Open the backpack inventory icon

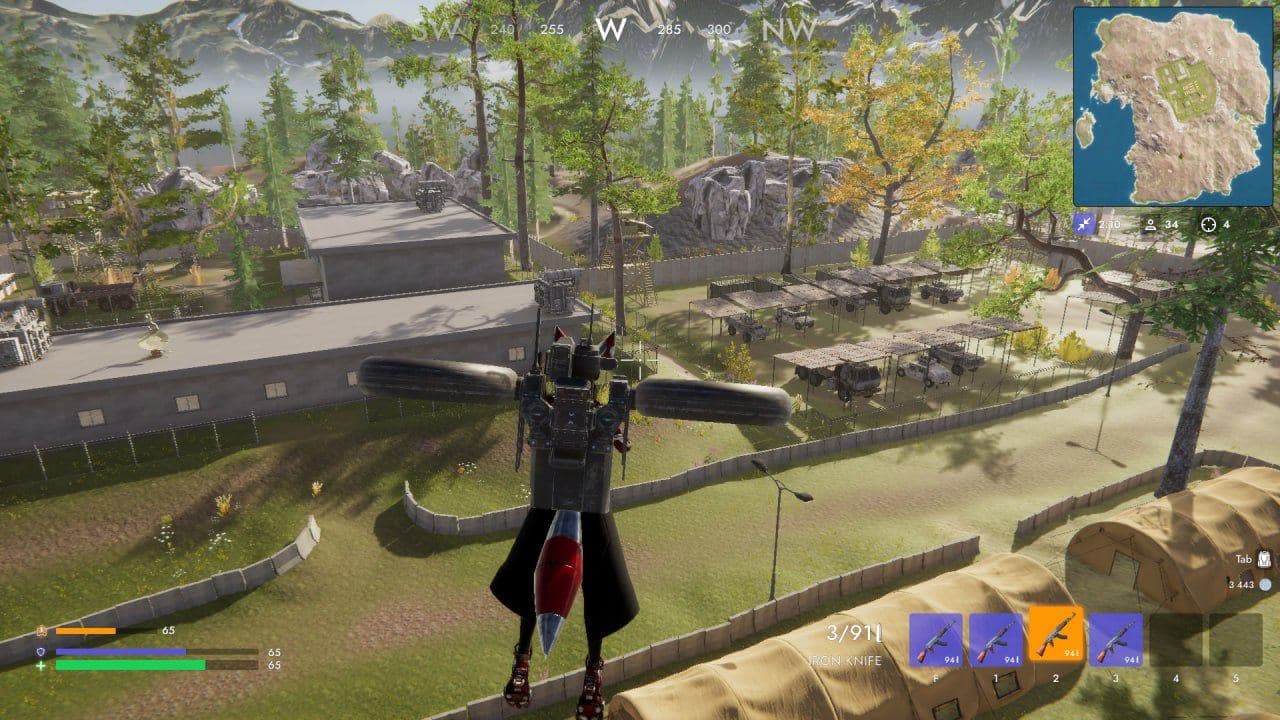point(1265,560)
